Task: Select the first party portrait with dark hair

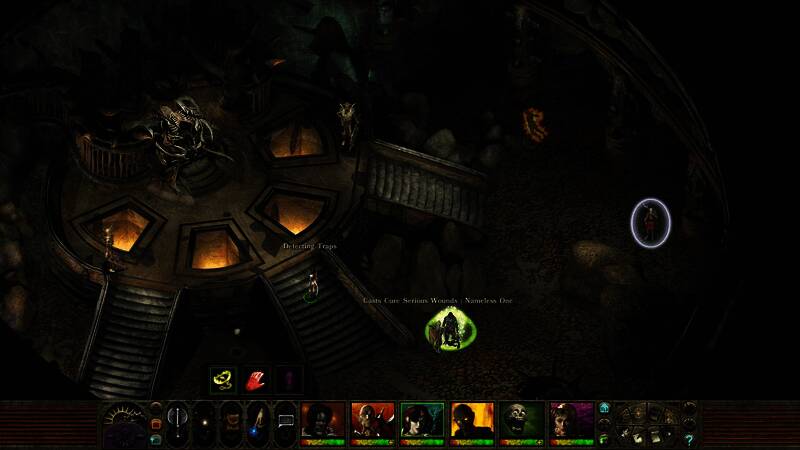Action: (x=322, y=421)
